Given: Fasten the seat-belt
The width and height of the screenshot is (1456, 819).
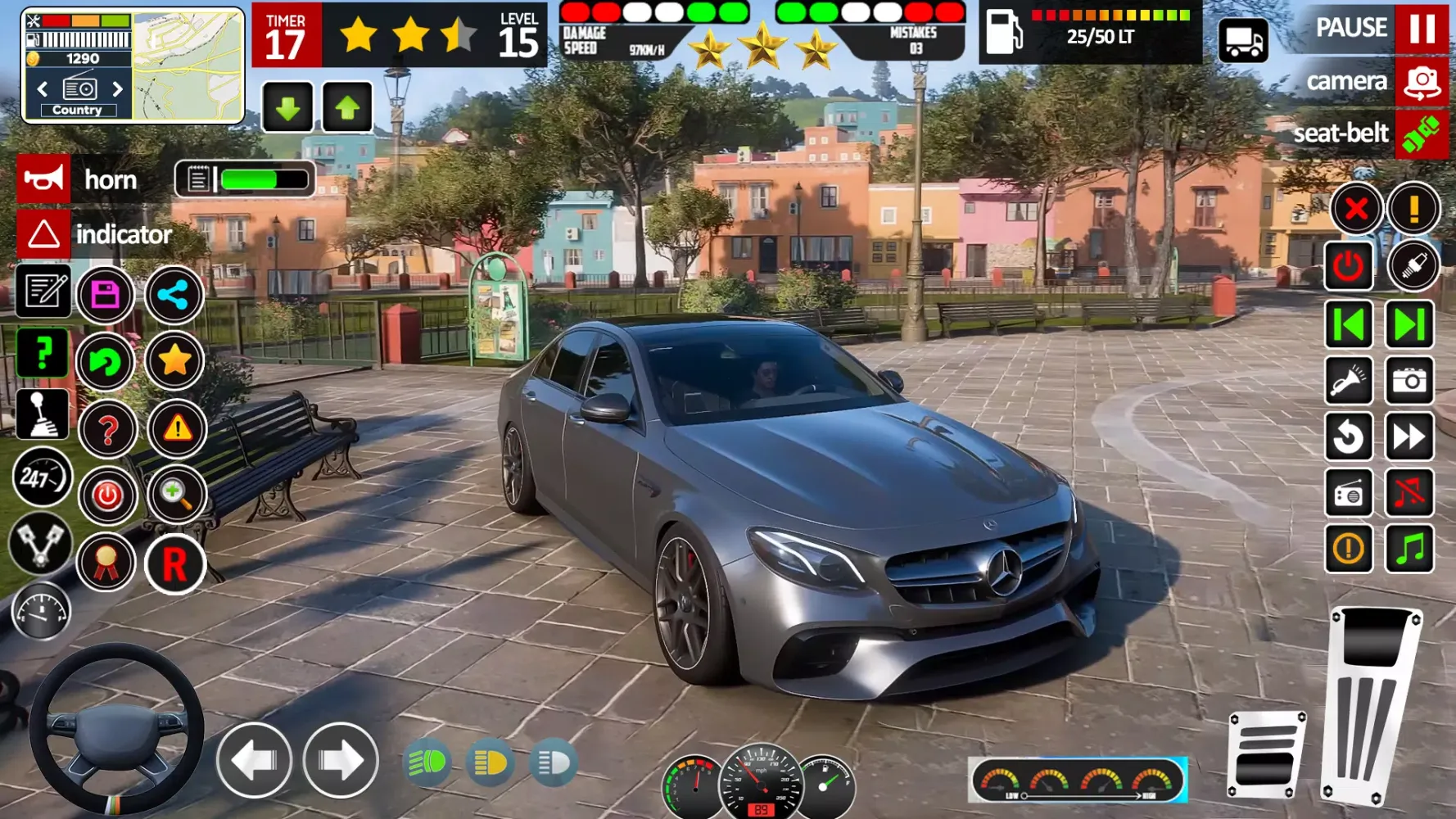Looking at the screenshot, I should pyautogui.click(x=1422, y=134).
